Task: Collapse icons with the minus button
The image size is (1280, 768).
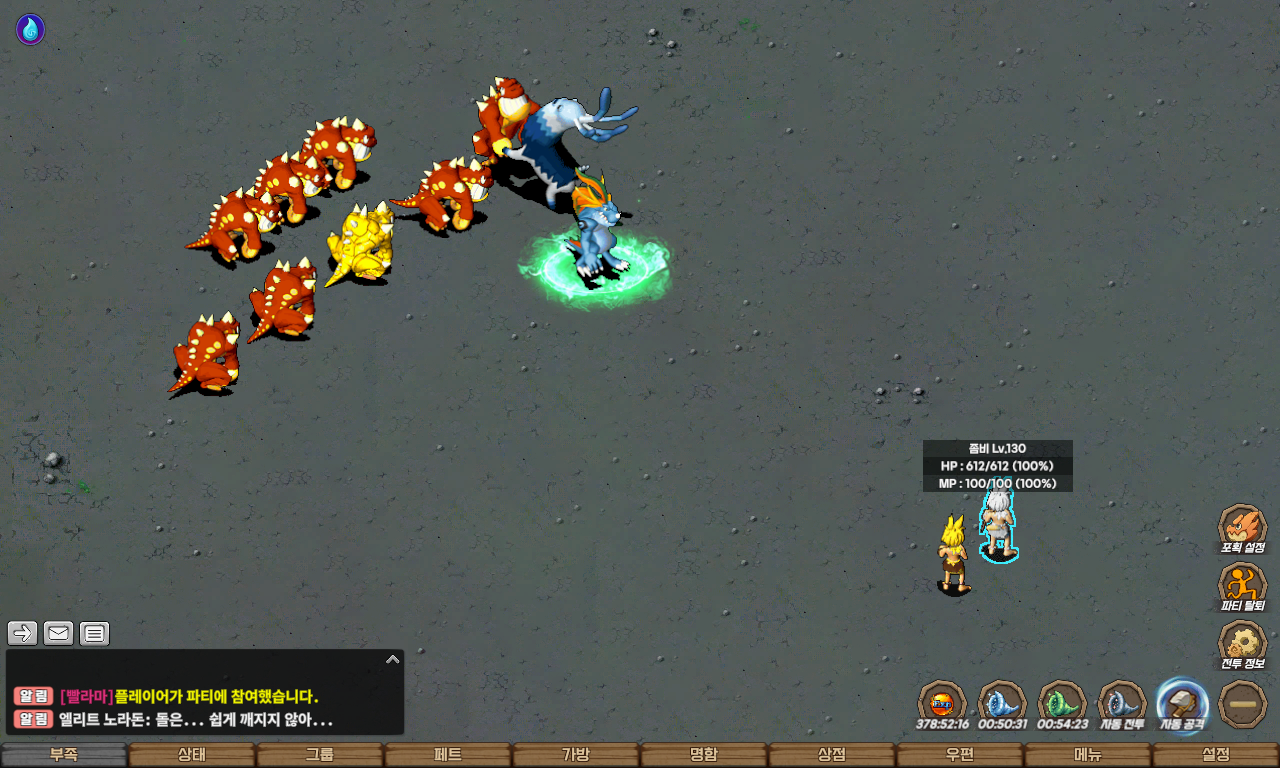Action: tap(1243, 703)
